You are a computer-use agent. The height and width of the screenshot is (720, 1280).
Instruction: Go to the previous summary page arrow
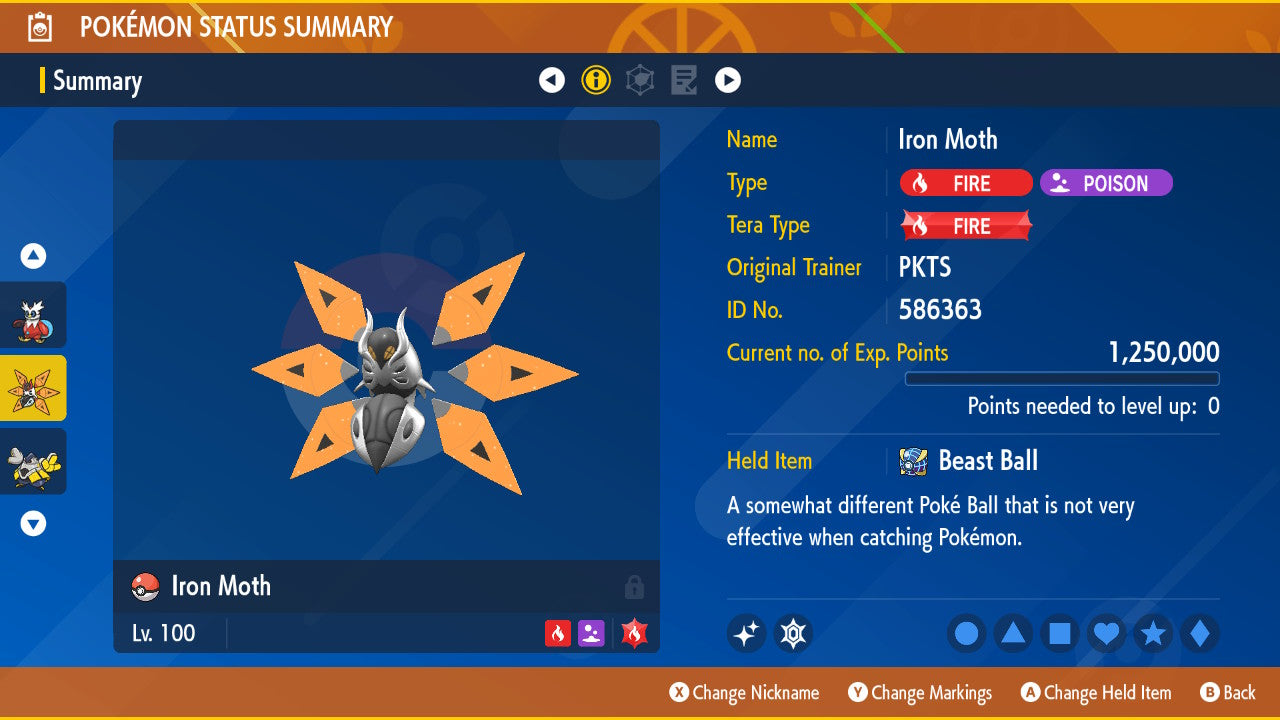[x=552, y=80]
